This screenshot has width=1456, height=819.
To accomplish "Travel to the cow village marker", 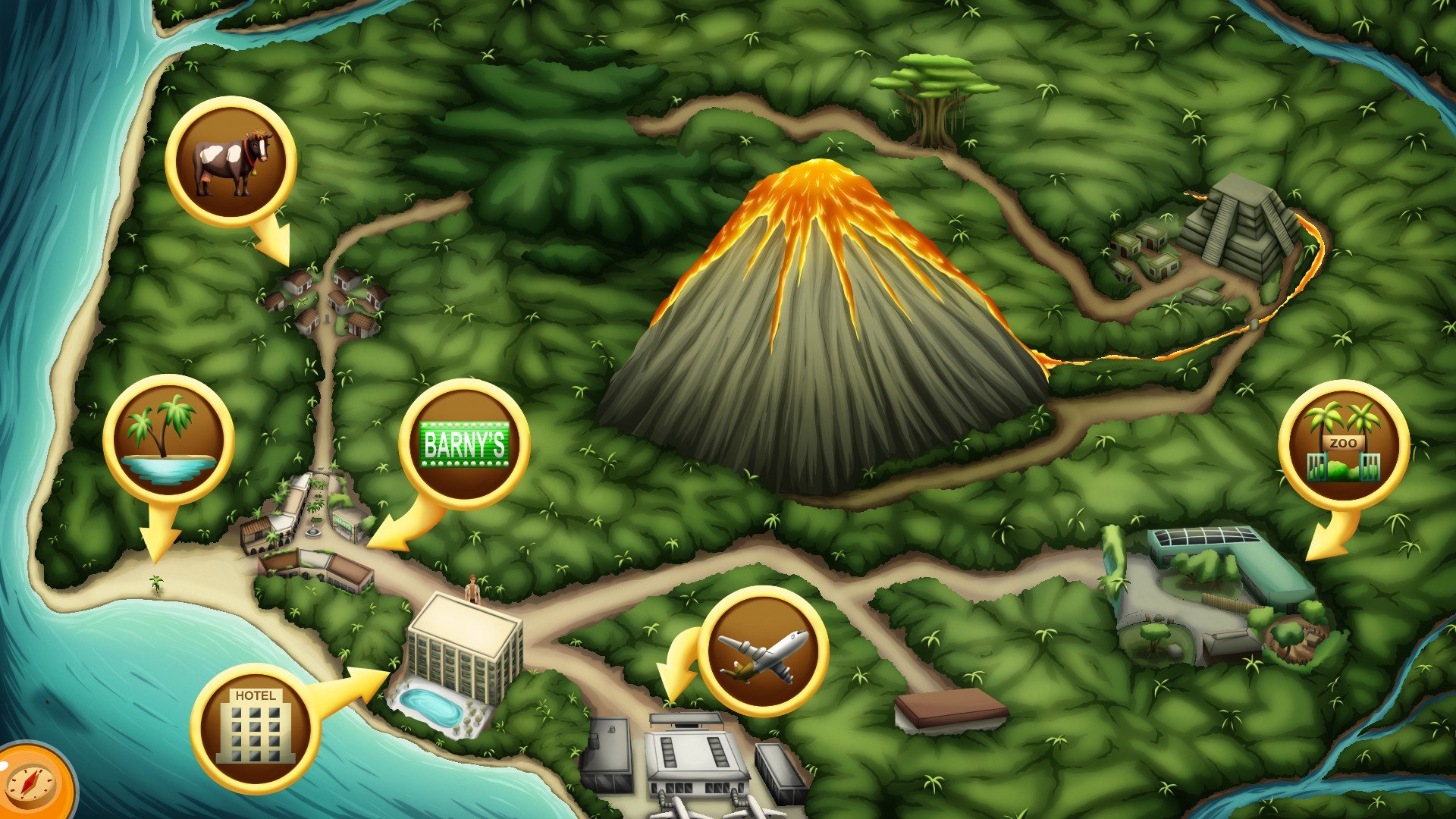I will tap(231, 162).
